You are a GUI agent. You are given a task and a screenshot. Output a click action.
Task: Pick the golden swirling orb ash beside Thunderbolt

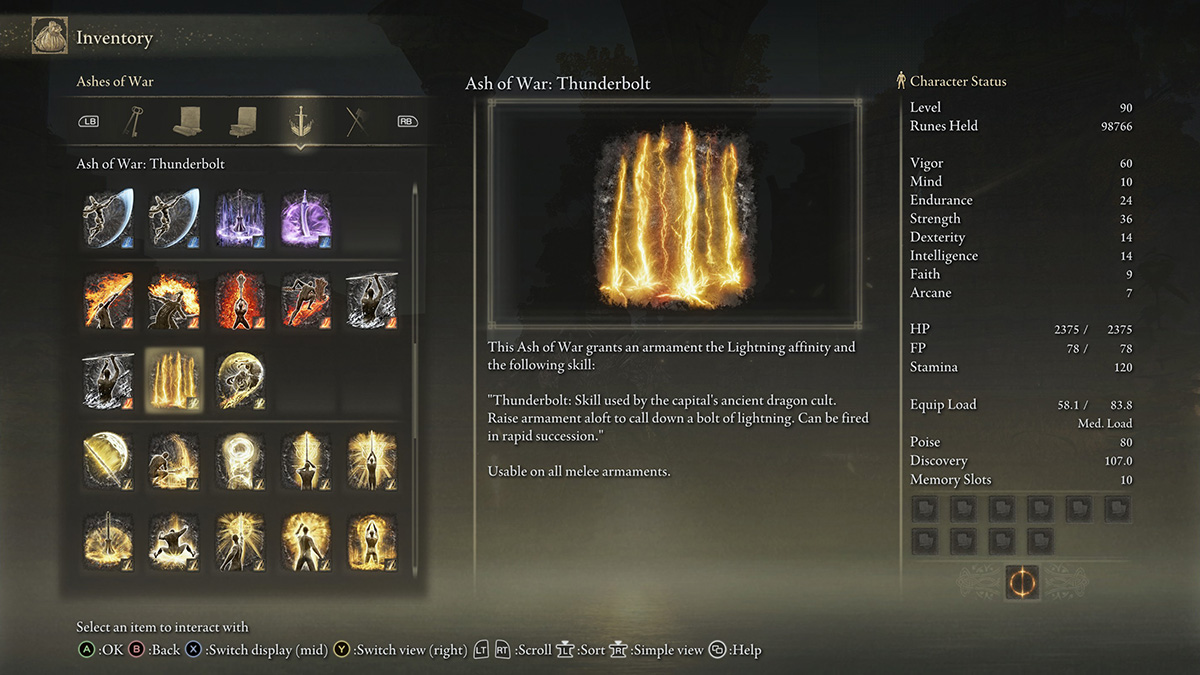tap(241, 381)
